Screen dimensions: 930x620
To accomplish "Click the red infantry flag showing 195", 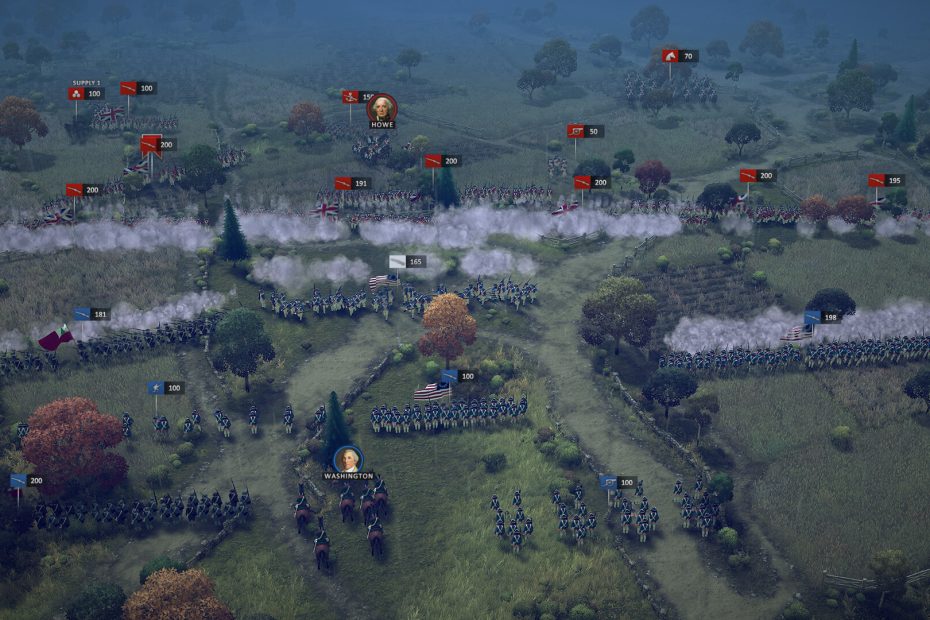I will coord(877,180).
